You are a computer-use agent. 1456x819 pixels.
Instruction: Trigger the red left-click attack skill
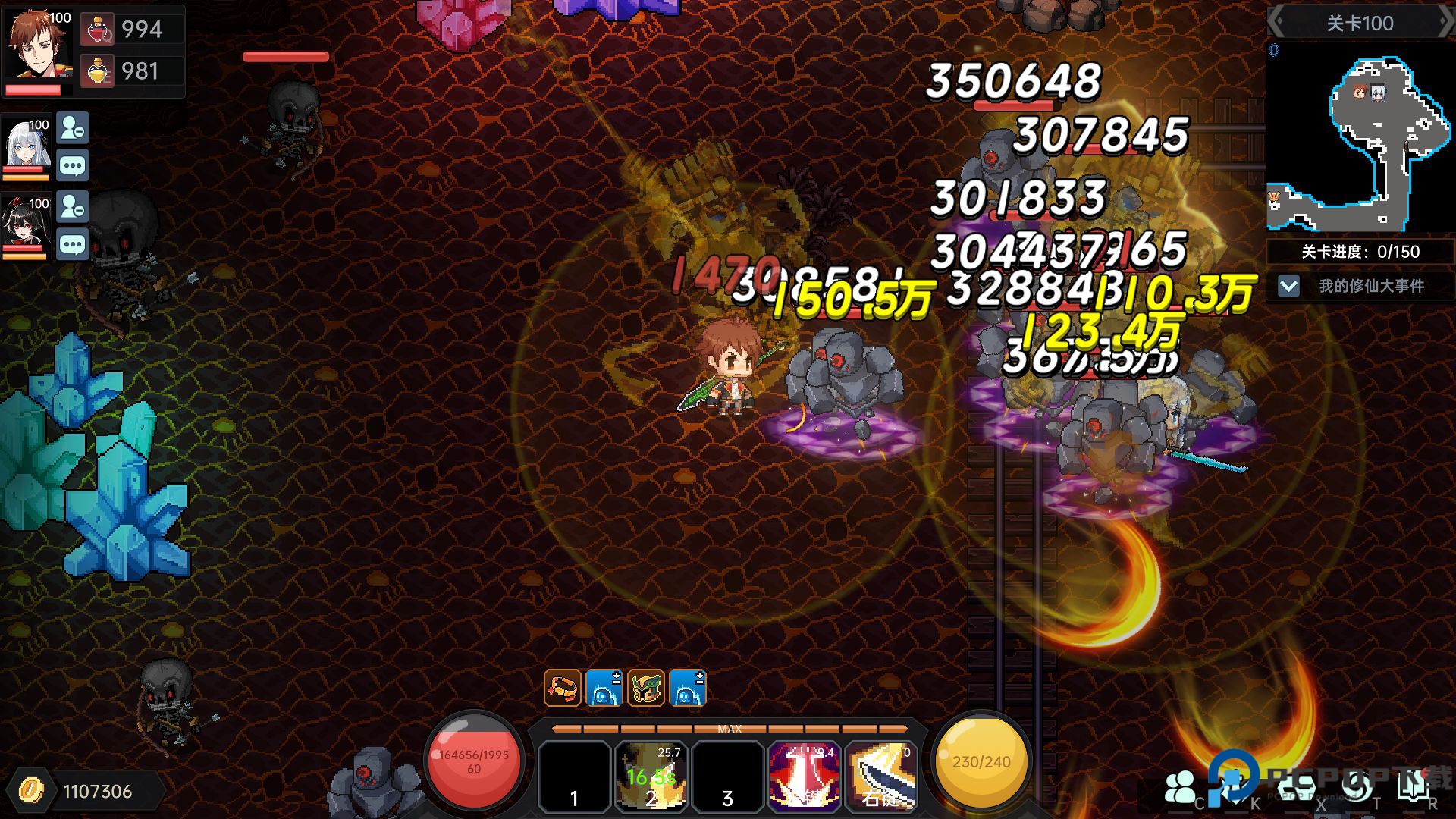tap(804, 777)
